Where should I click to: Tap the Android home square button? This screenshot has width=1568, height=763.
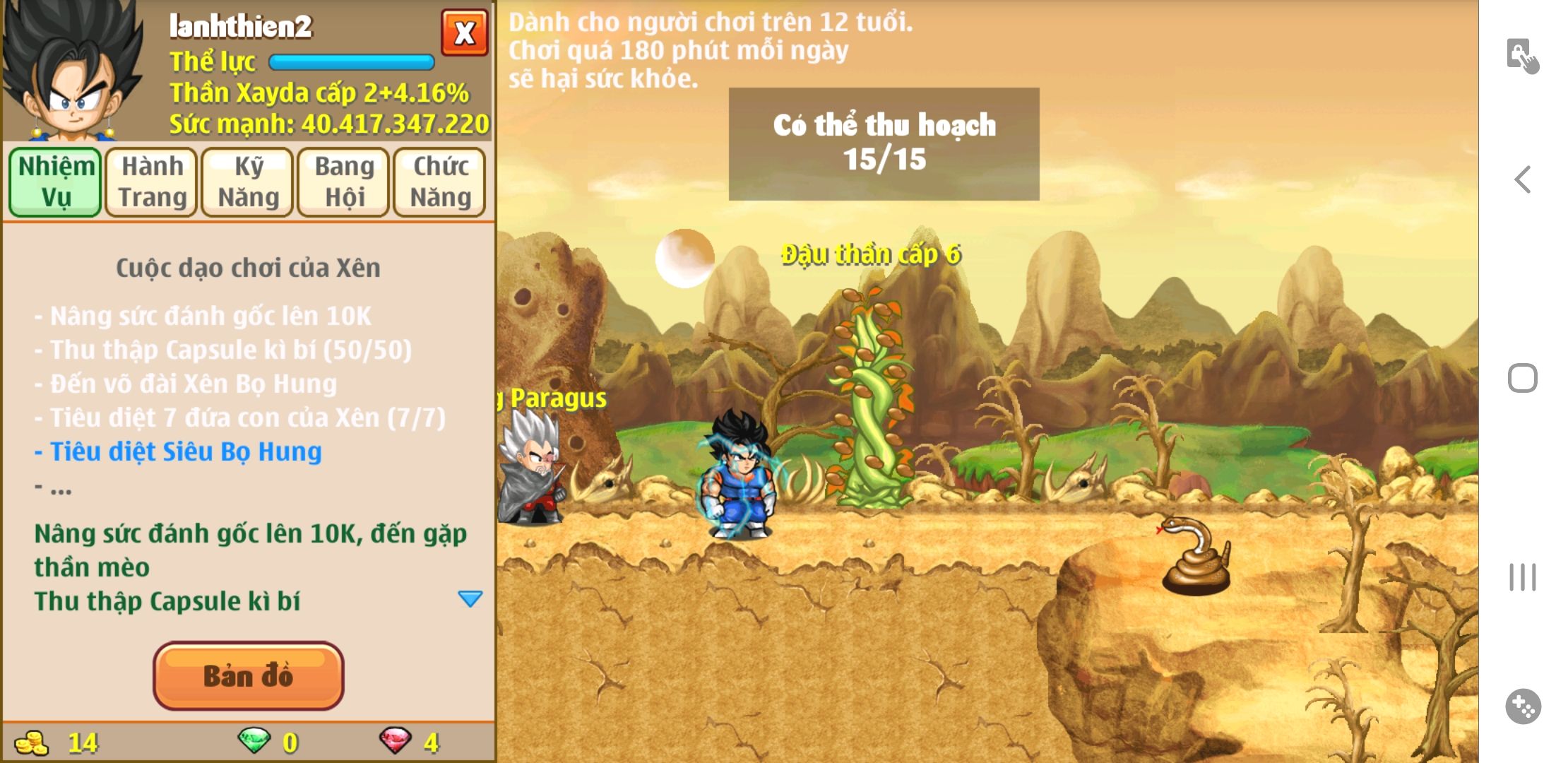[x=1523, y=378]
